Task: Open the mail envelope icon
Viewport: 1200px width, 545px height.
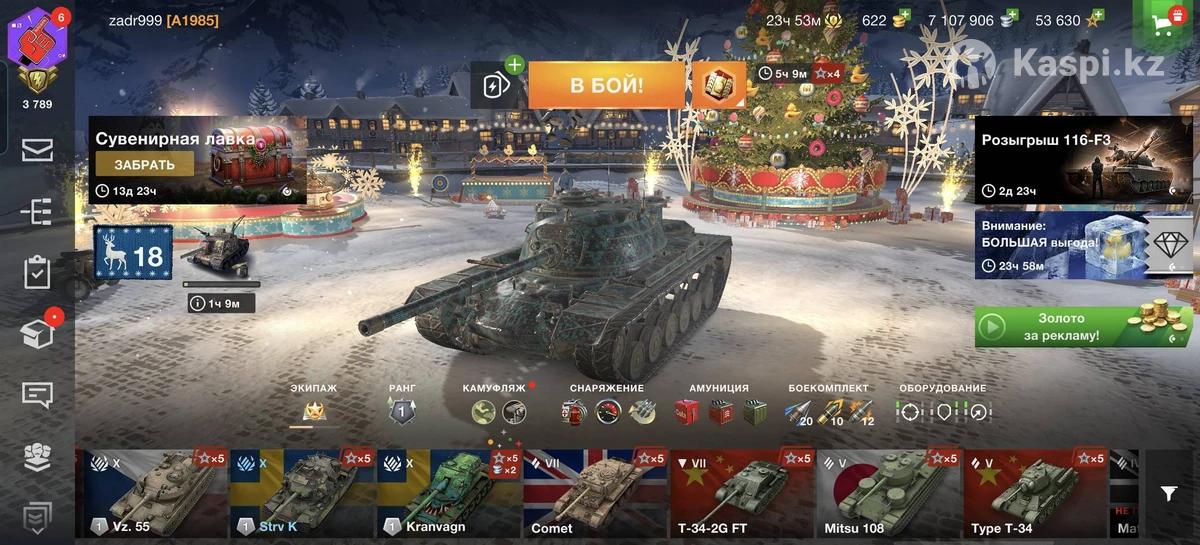Action: coord(37,151)
